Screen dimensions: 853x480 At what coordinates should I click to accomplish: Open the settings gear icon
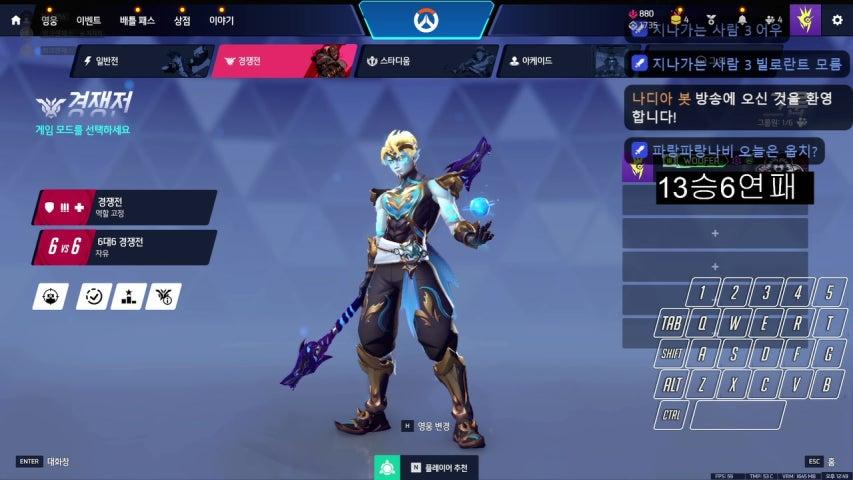click(x=837, y=20)
